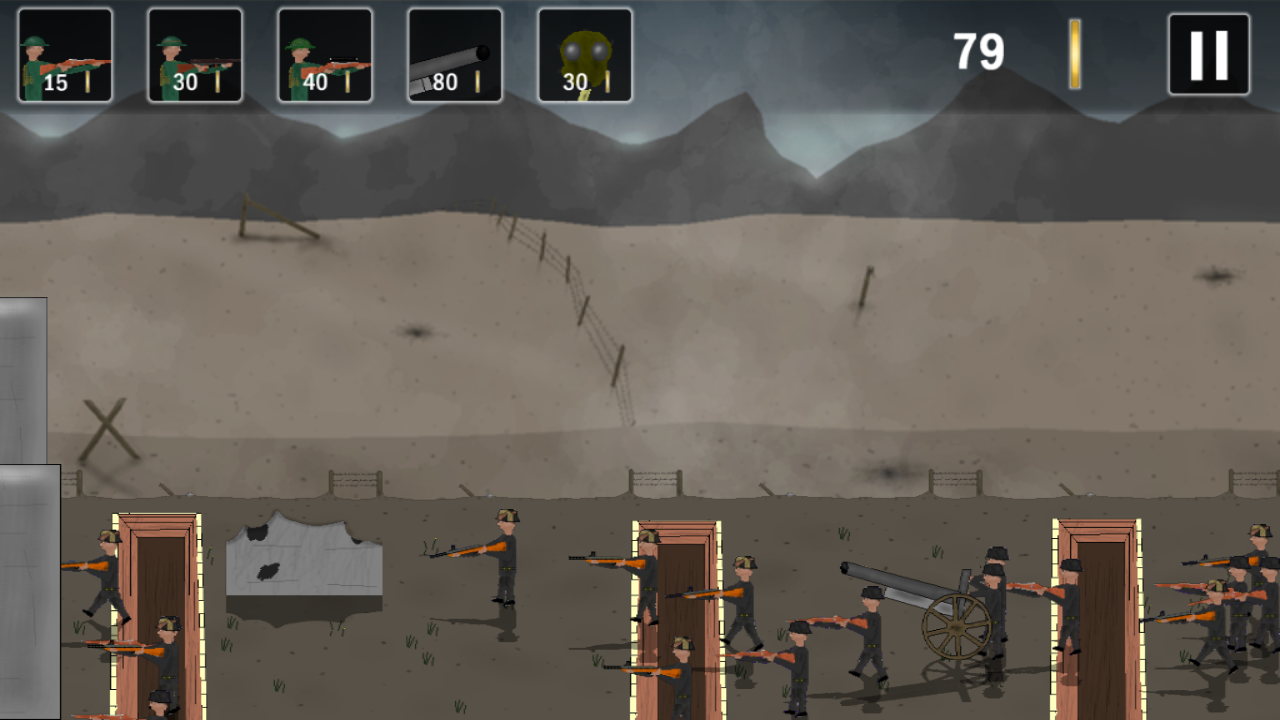The width and height of the screenshot is (1280, 720).
Task: Select the 15-cost rifleman unit card
Action: click(x=64, y=54)
